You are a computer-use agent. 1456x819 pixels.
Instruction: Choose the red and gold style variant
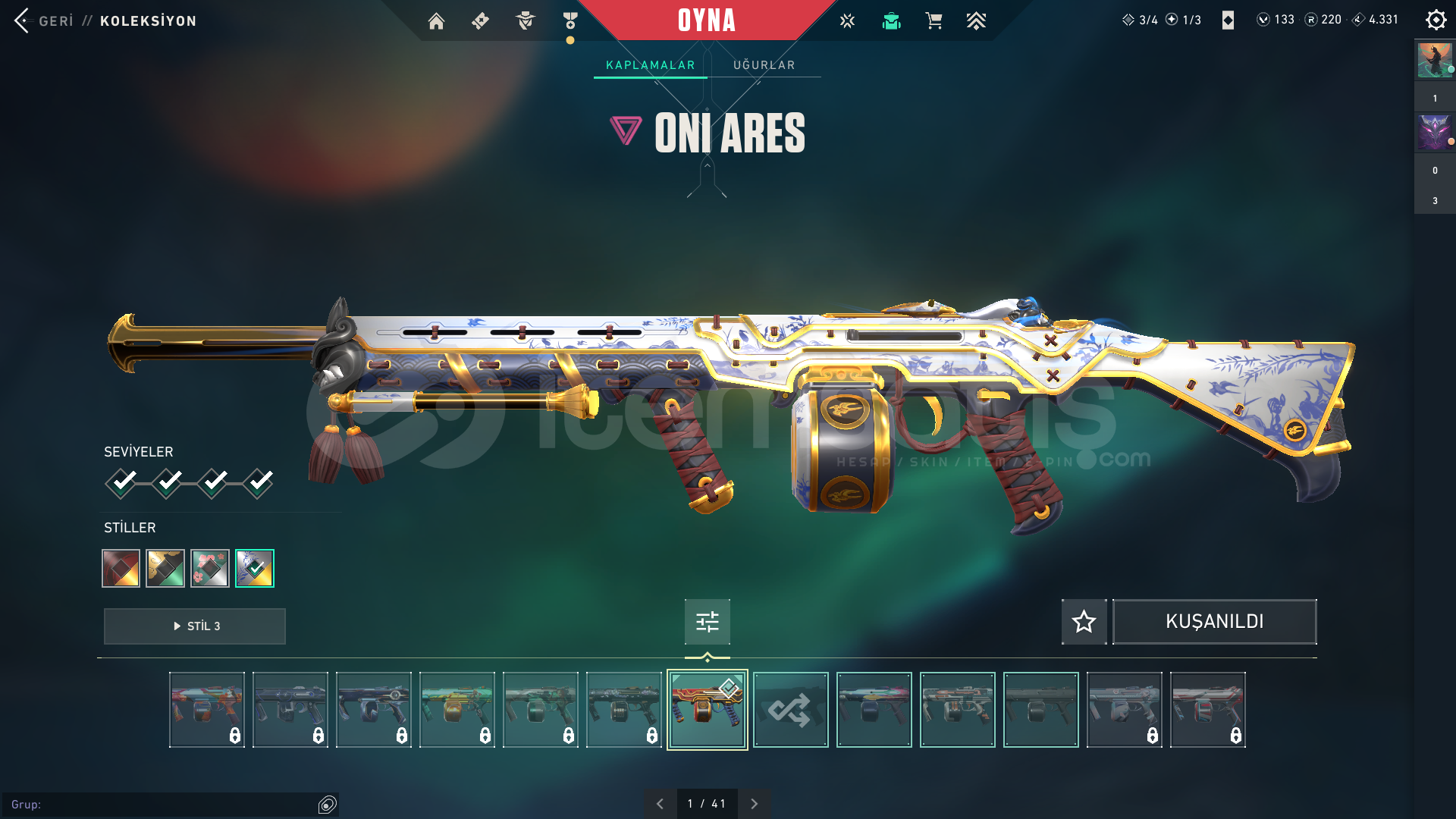click(x=121, y=568)
